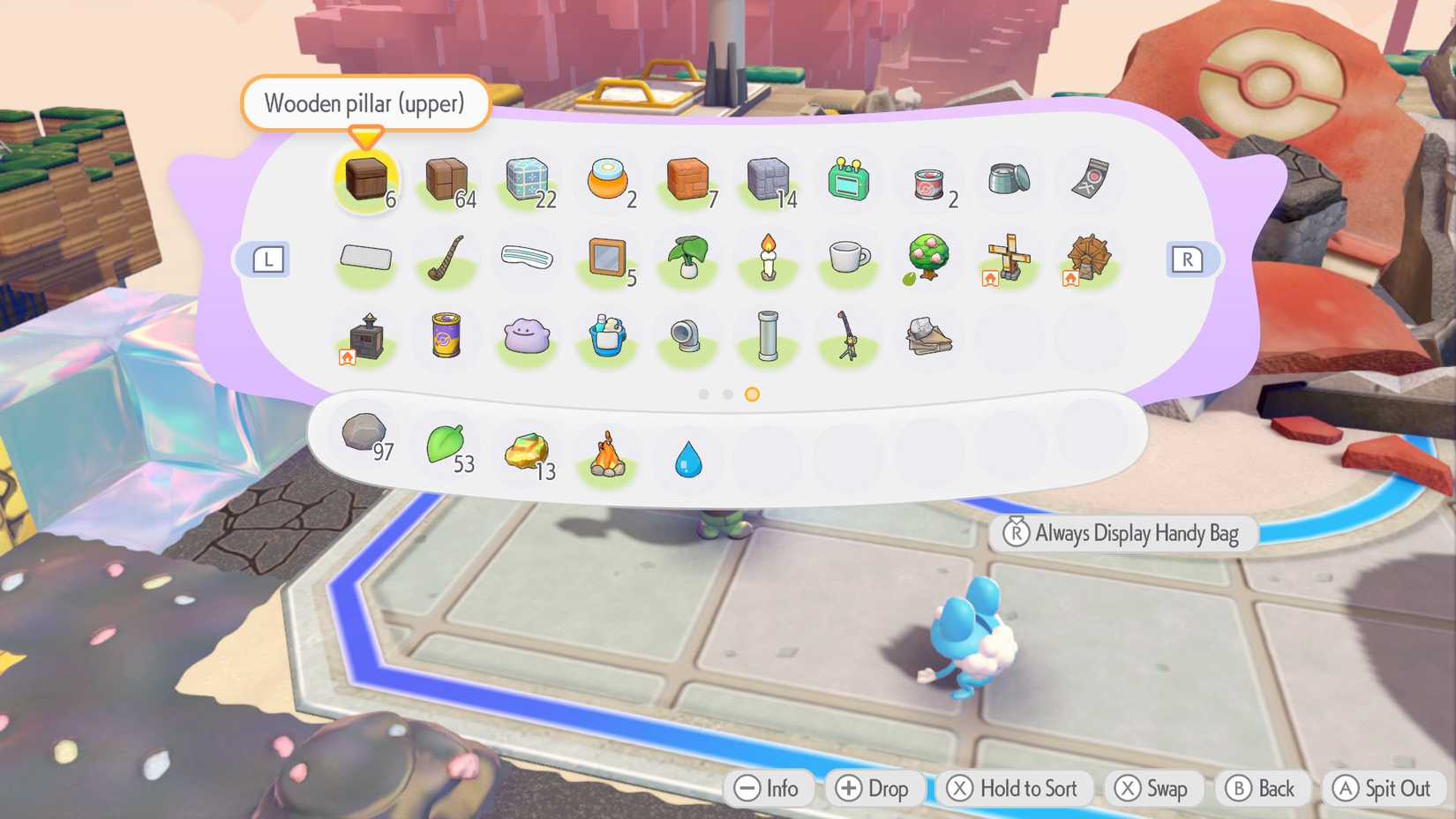The image size is (1456, 819).
Task: Select the candle decoration
Action: pyautogui.click(x=767, y=258)
